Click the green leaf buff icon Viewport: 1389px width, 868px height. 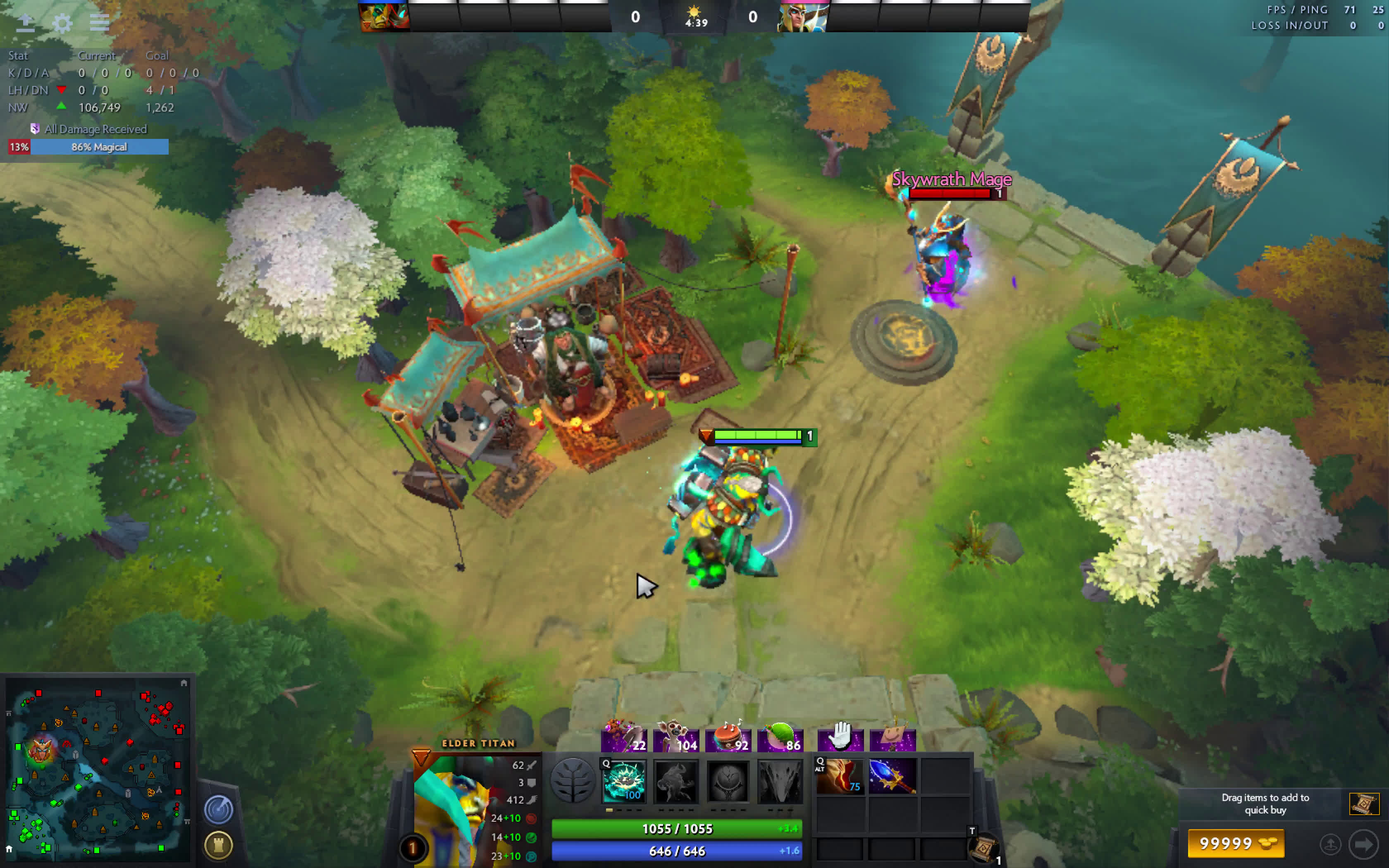780,736
